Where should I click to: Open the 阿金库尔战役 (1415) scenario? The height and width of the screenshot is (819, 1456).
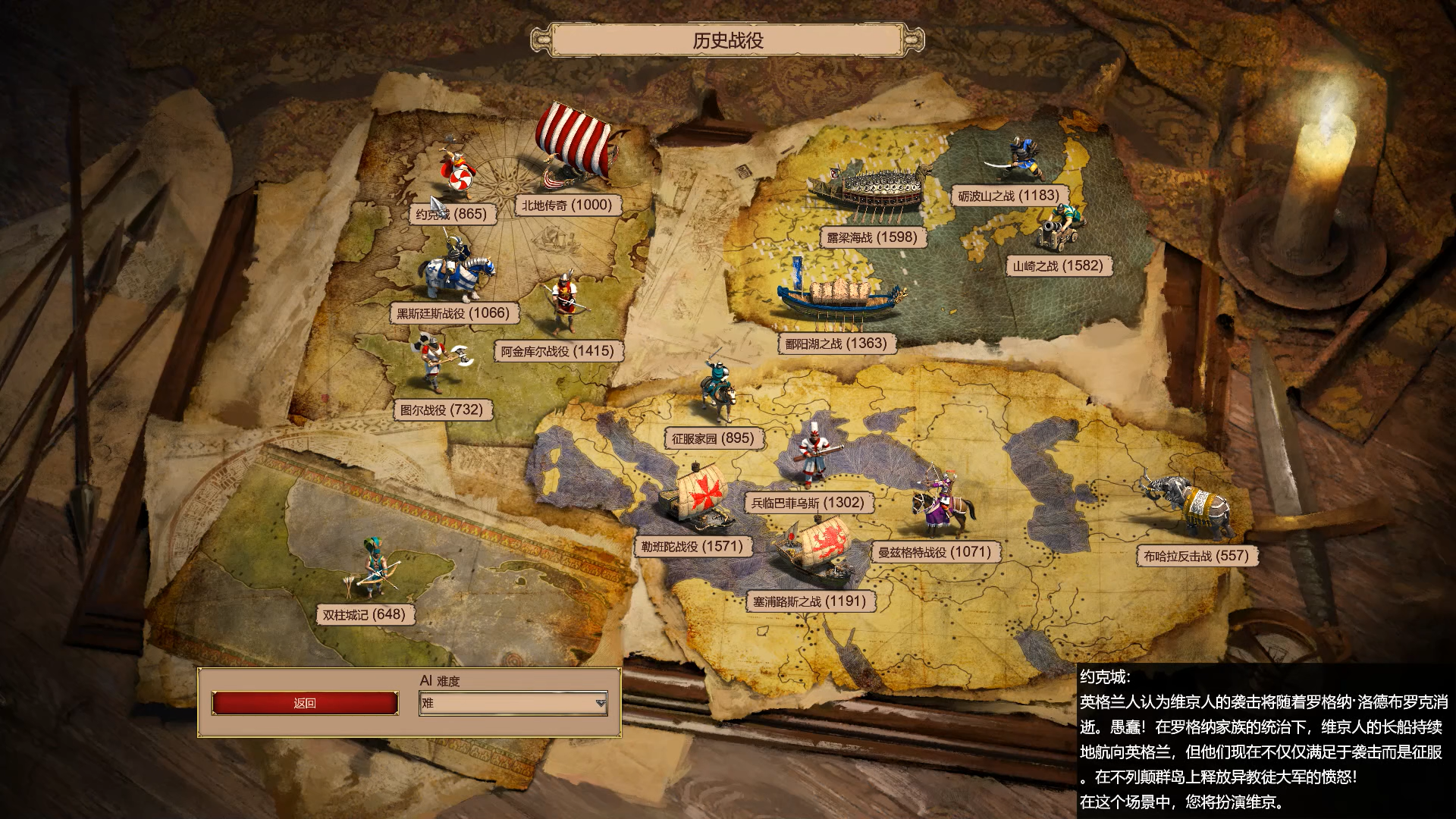click(557, 351)
